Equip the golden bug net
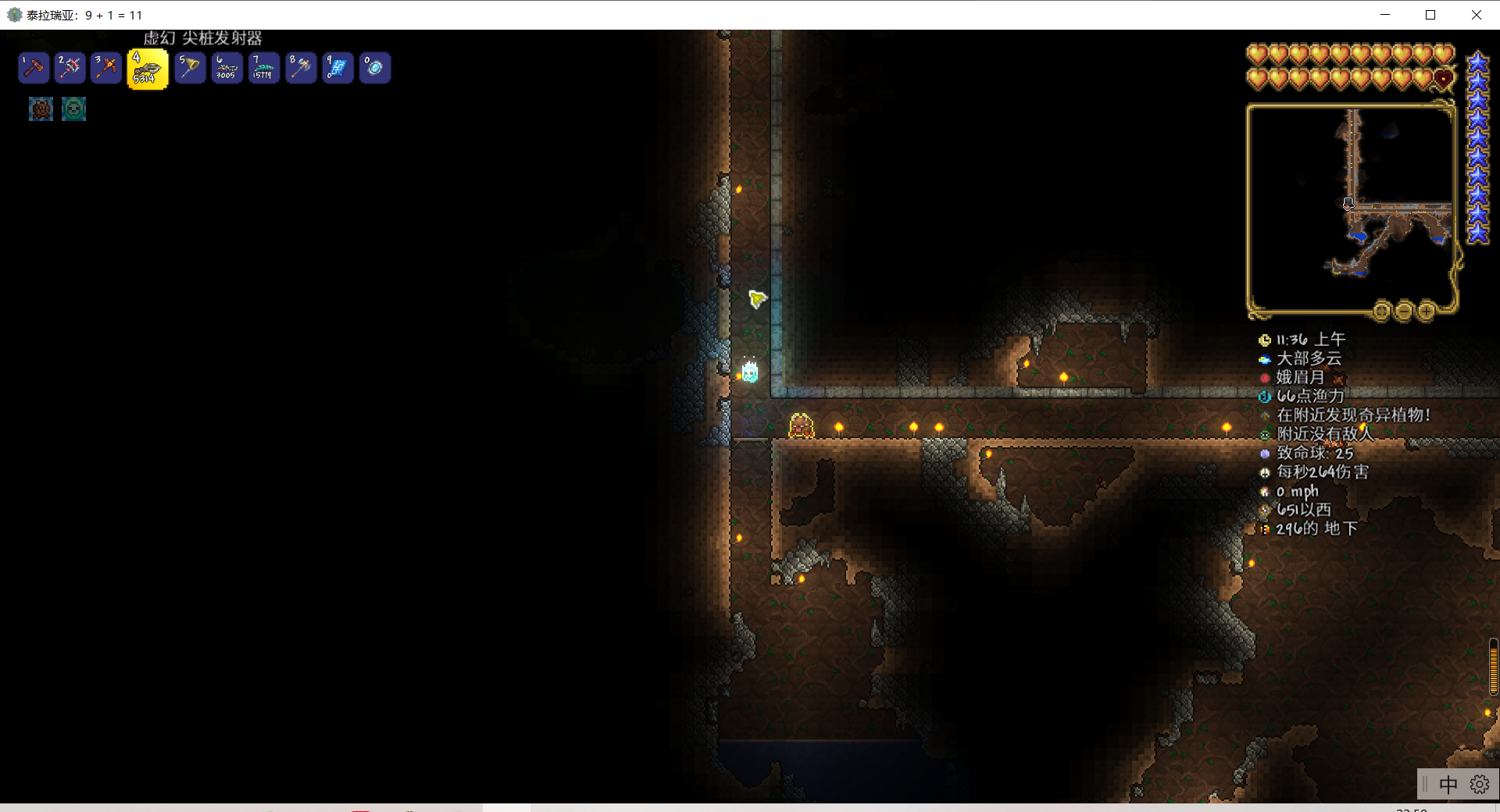1500x812 pixels. point(190,68)
